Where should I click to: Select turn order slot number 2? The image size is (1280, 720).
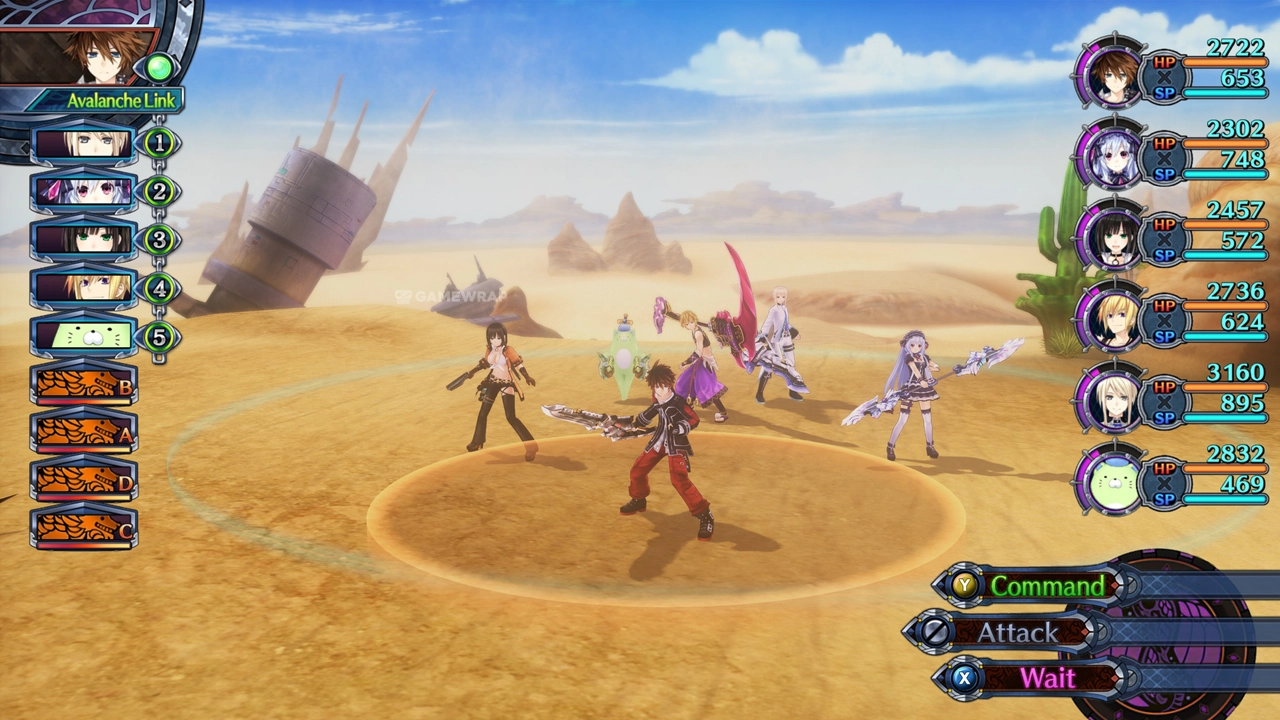click(x=84, y=191)
